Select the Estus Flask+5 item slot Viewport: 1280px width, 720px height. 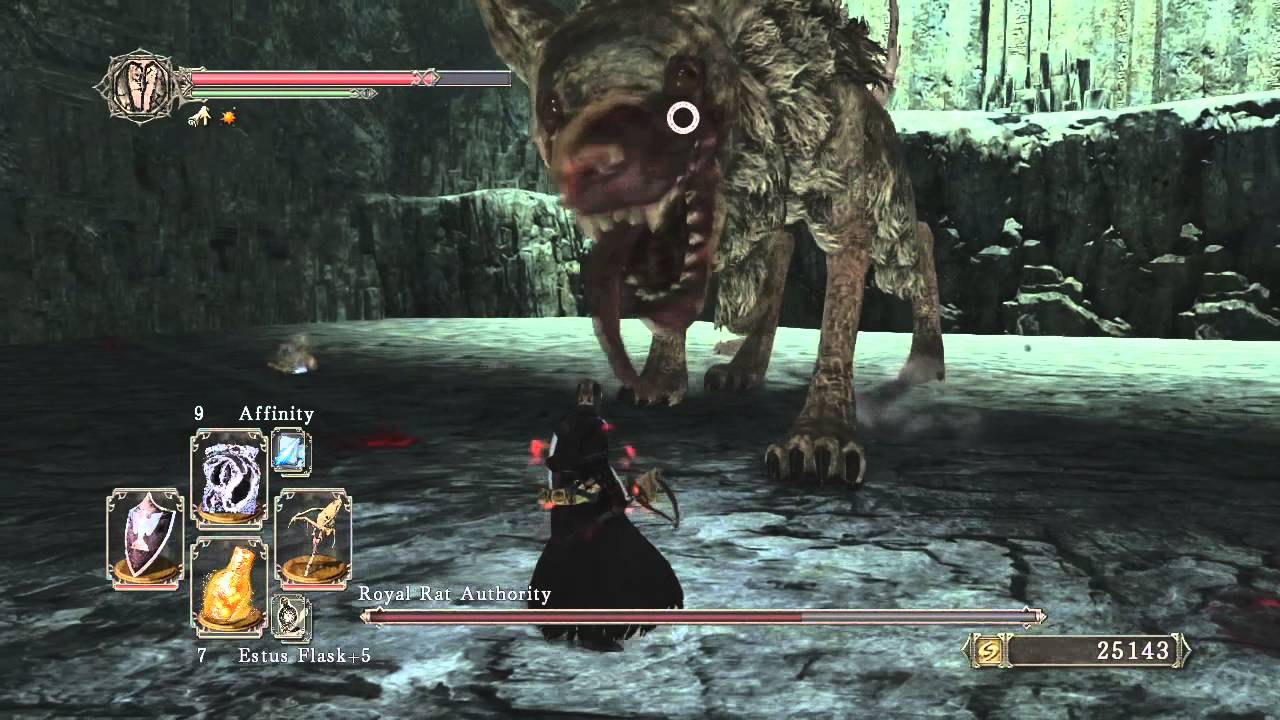pyautogui.click(x=229, y=585)
